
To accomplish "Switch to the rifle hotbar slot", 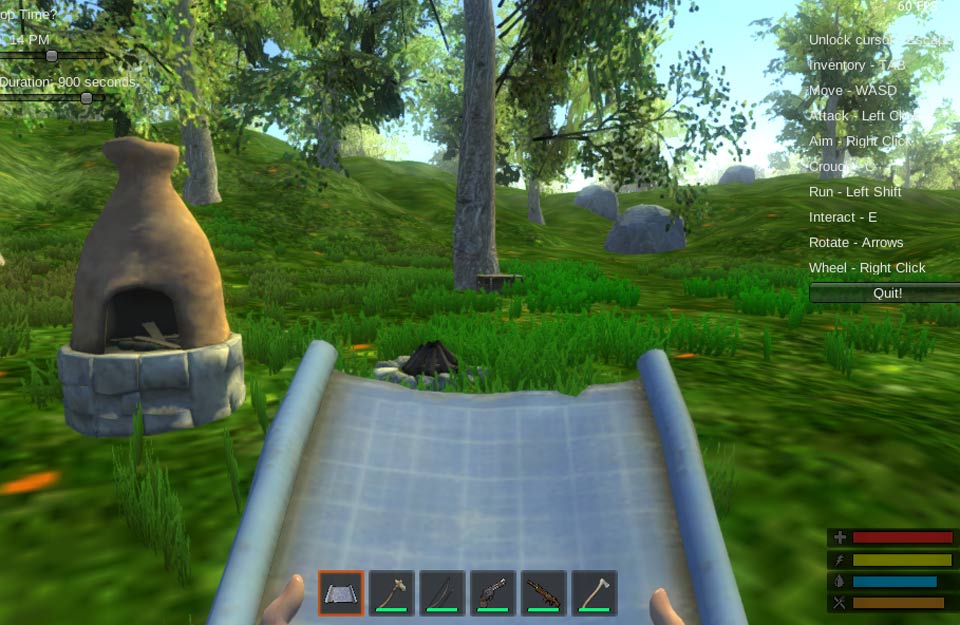I will point(544,593).
